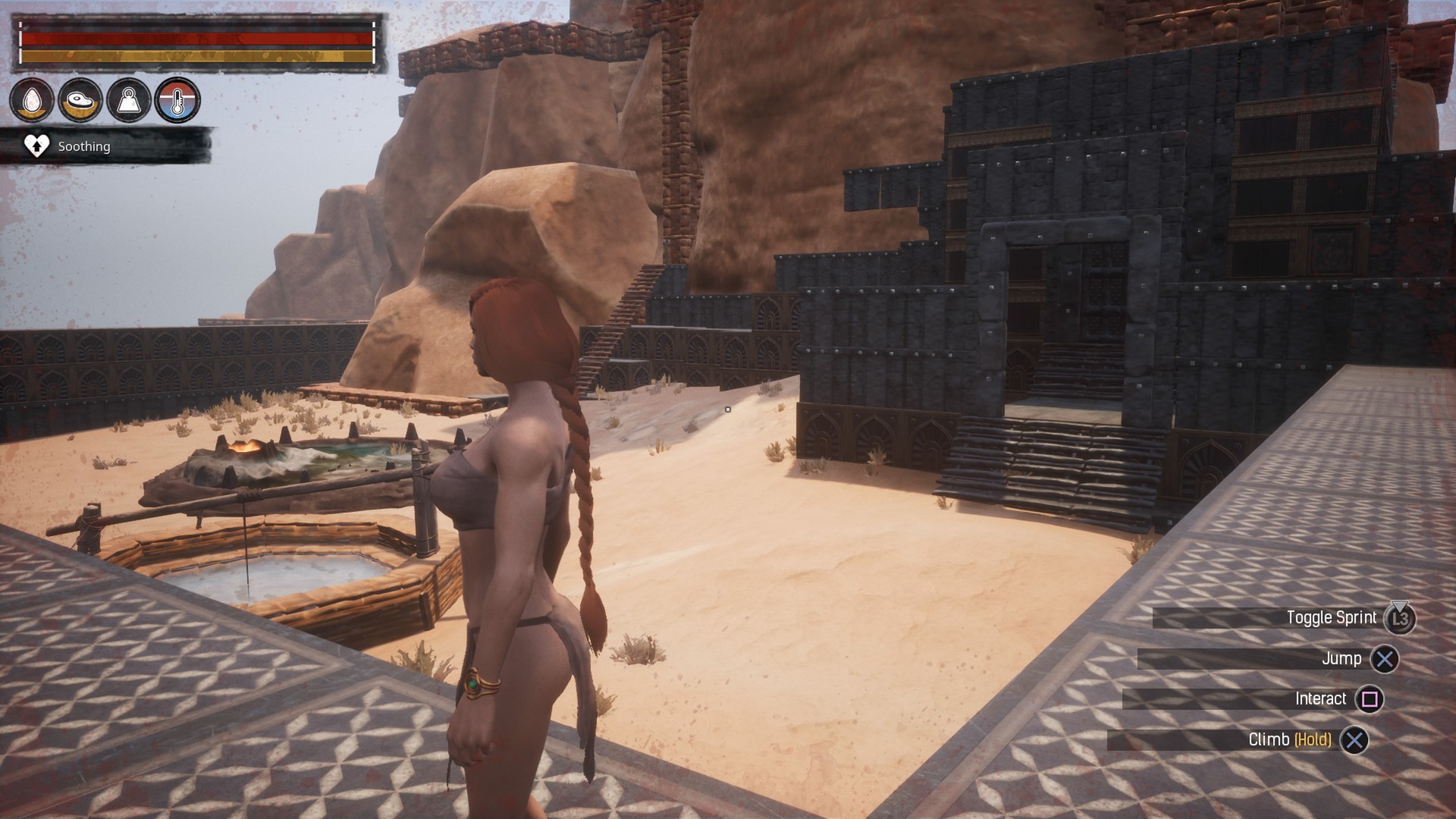Screen dimensions: 1456x819
Task: Show the Soothing buff status entry
Action: coord(83,146)
